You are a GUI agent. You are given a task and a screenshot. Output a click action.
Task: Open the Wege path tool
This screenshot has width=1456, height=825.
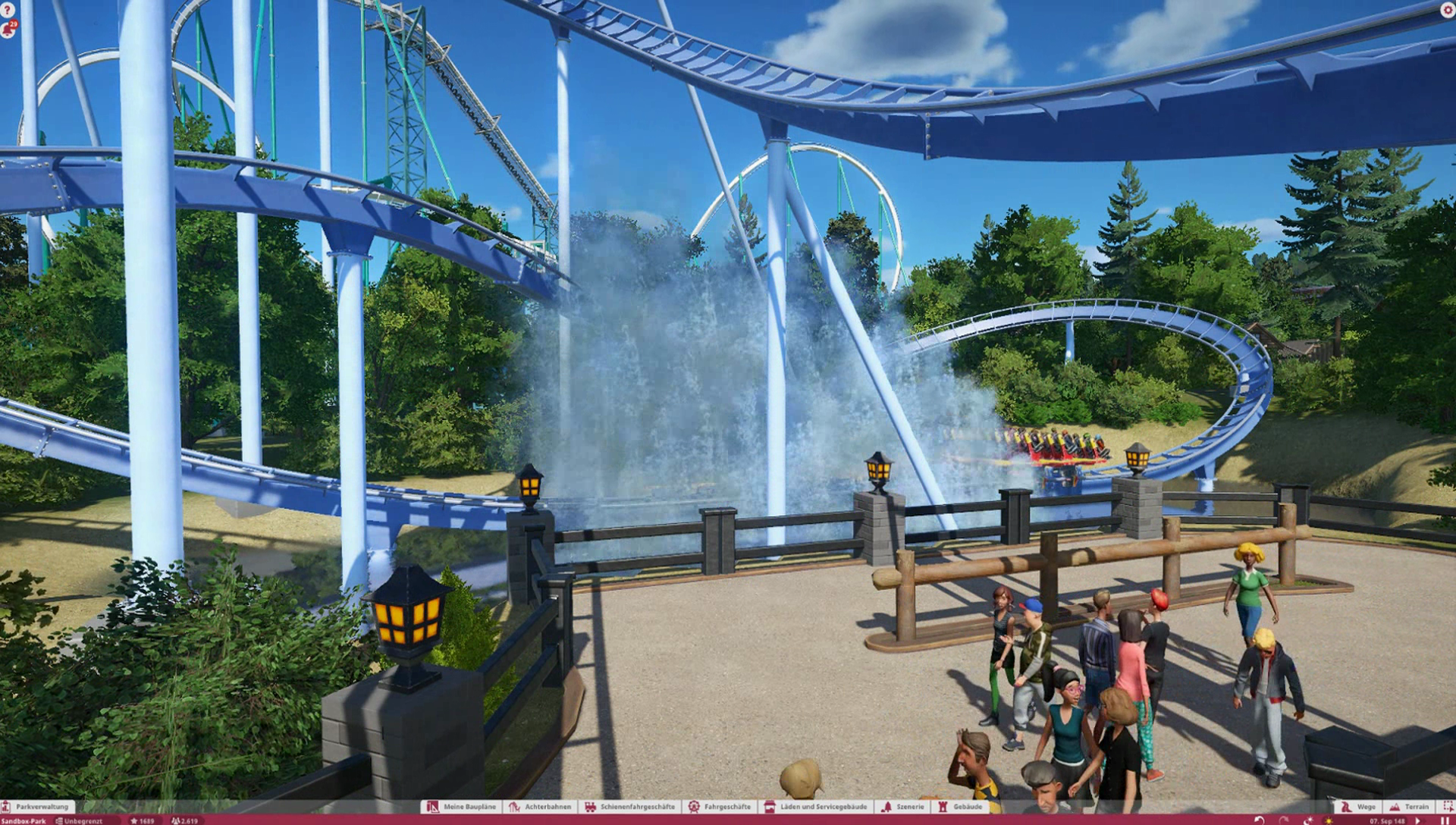1357,807
